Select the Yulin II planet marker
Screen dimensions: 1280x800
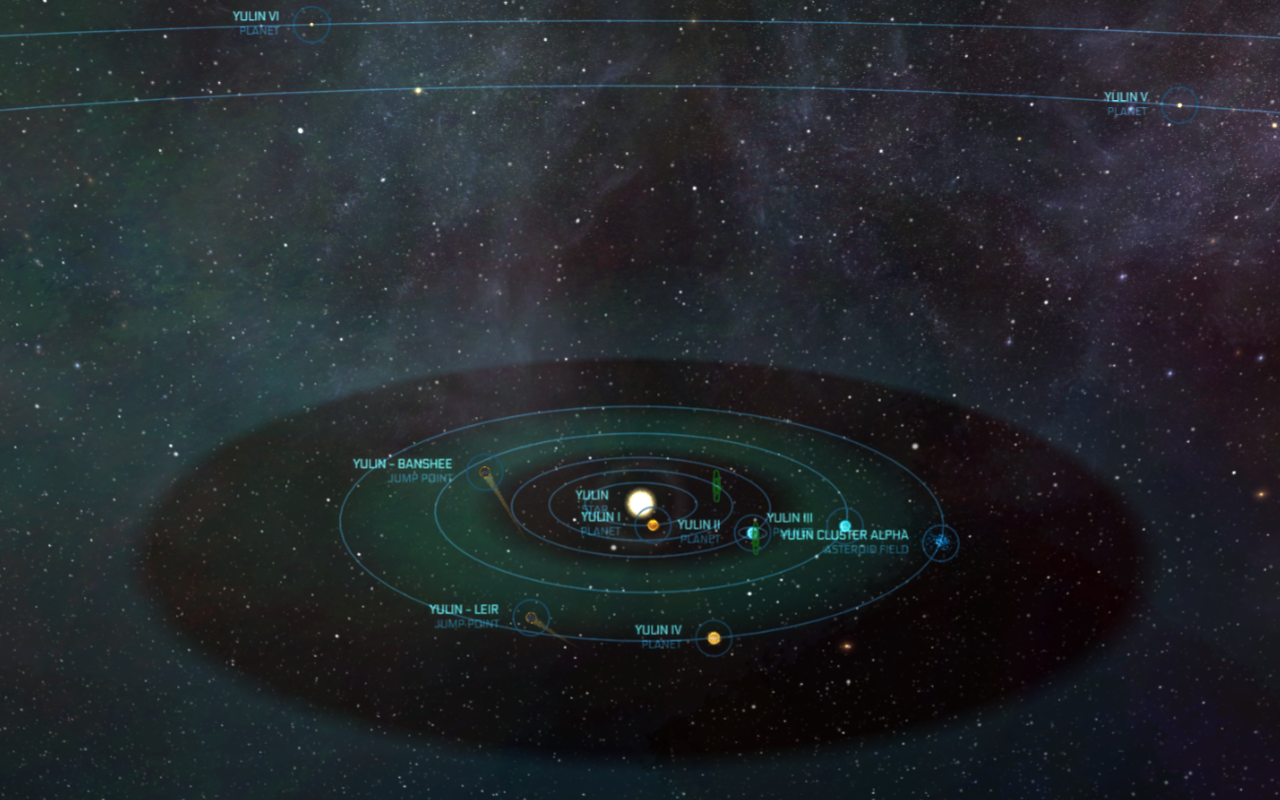point(752,533)
